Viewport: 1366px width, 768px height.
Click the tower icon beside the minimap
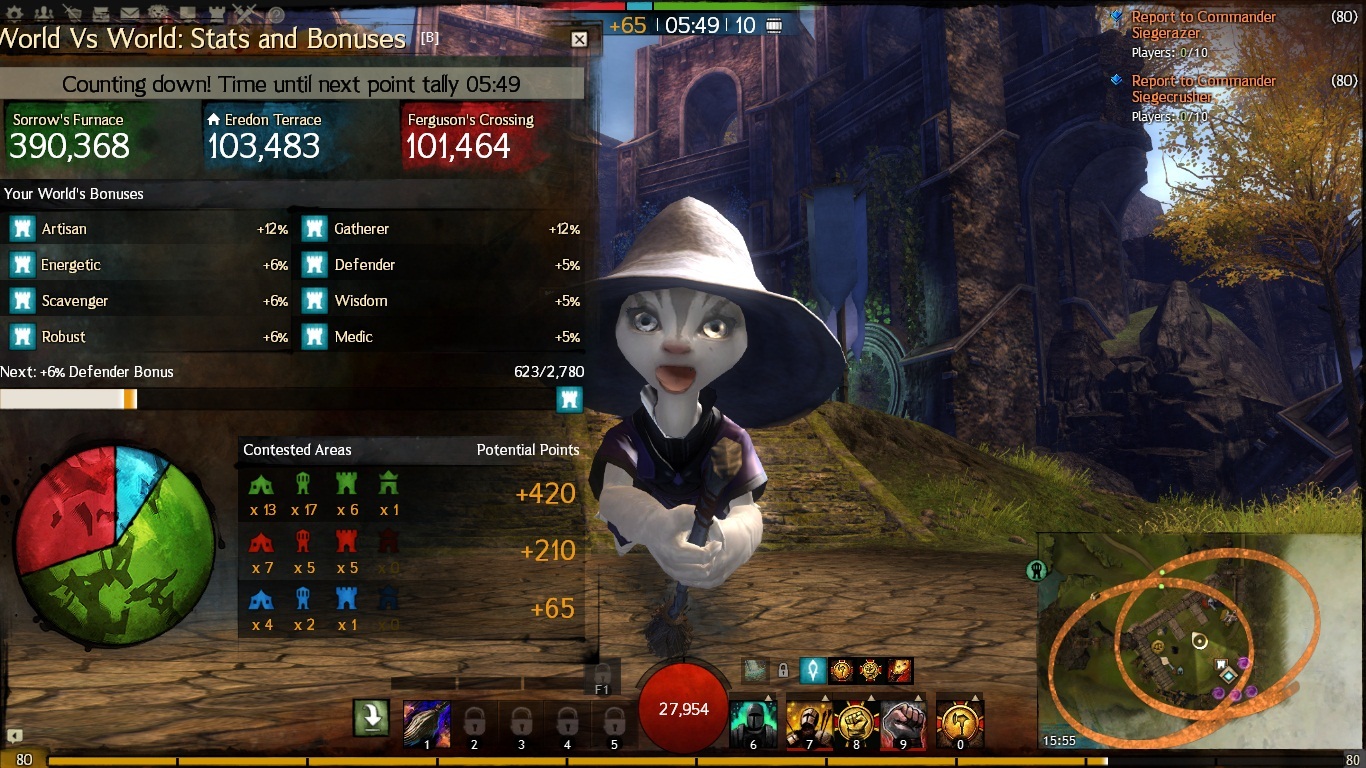tap(1037, 570)
